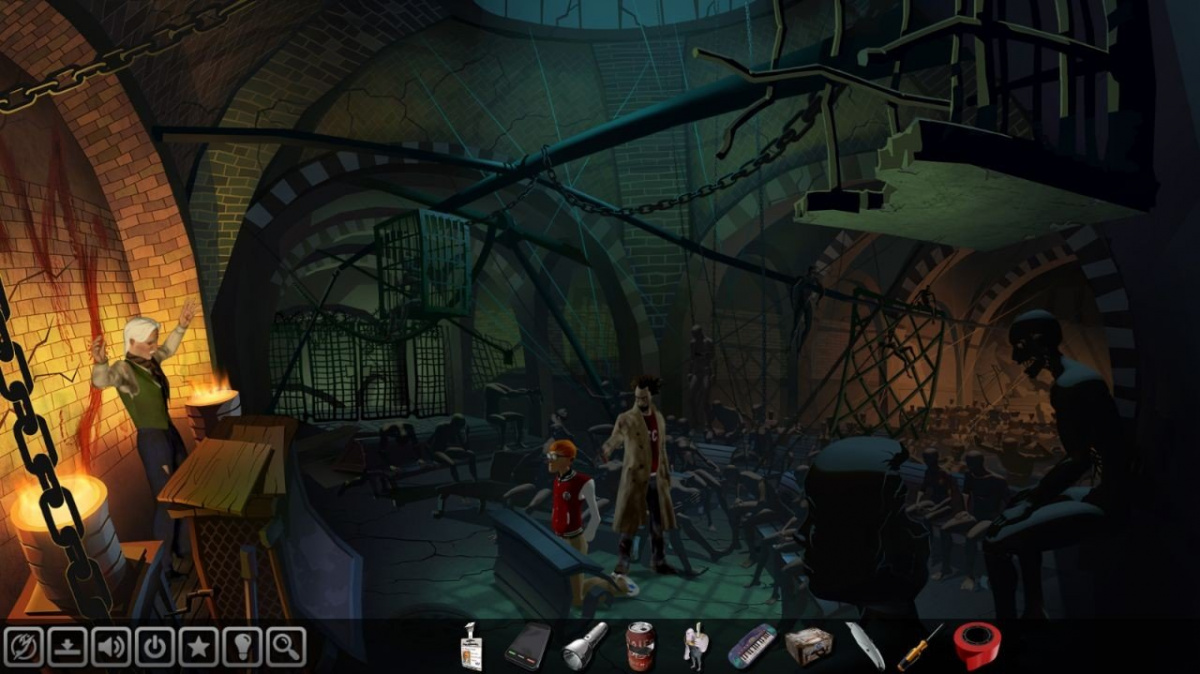Toggle the sound speaker button

[x=111, y=646]
